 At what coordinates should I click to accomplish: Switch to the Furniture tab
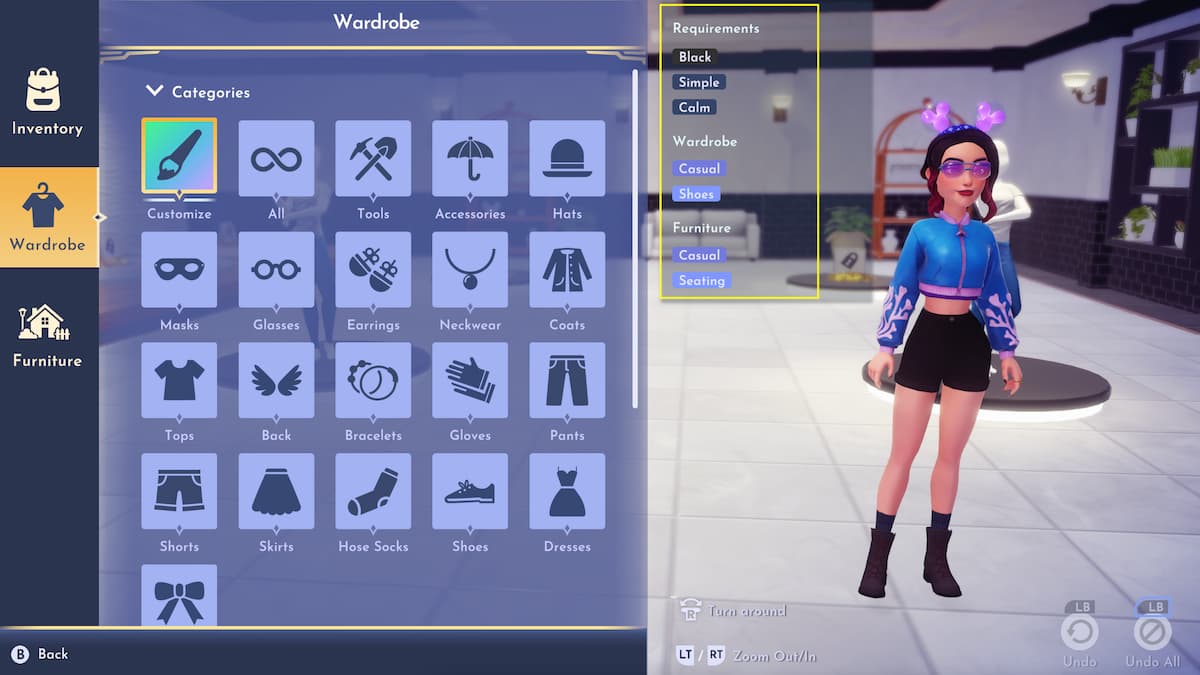click(47, 336)
